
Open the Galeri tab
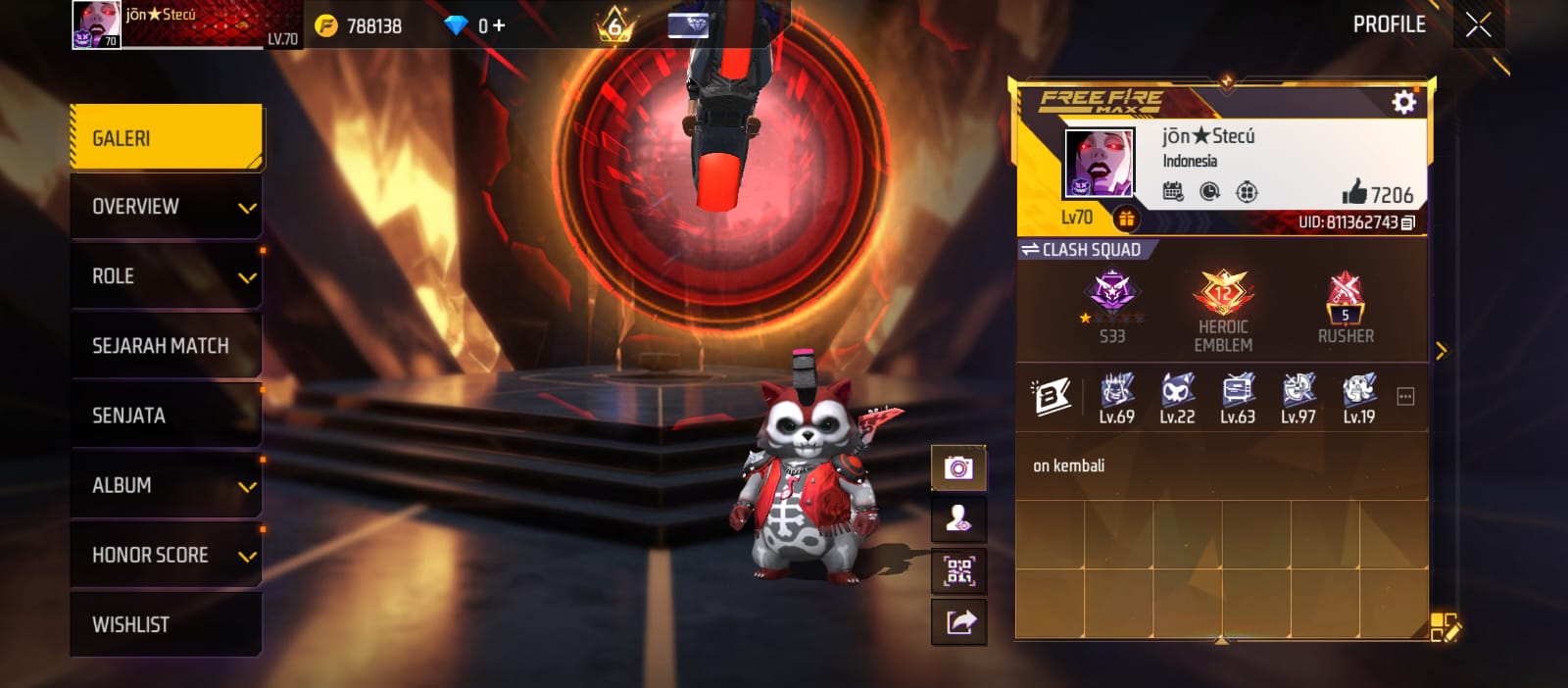[x=166, y=138]
